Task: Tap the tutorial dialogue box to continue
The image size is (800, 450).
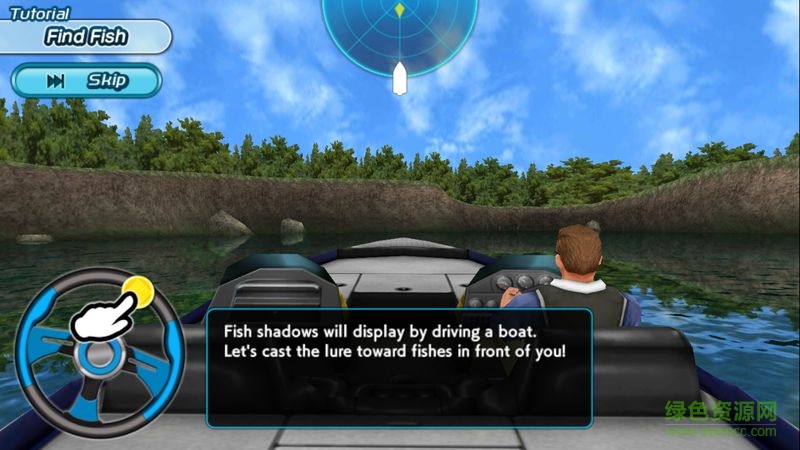Action: point(399,367)
